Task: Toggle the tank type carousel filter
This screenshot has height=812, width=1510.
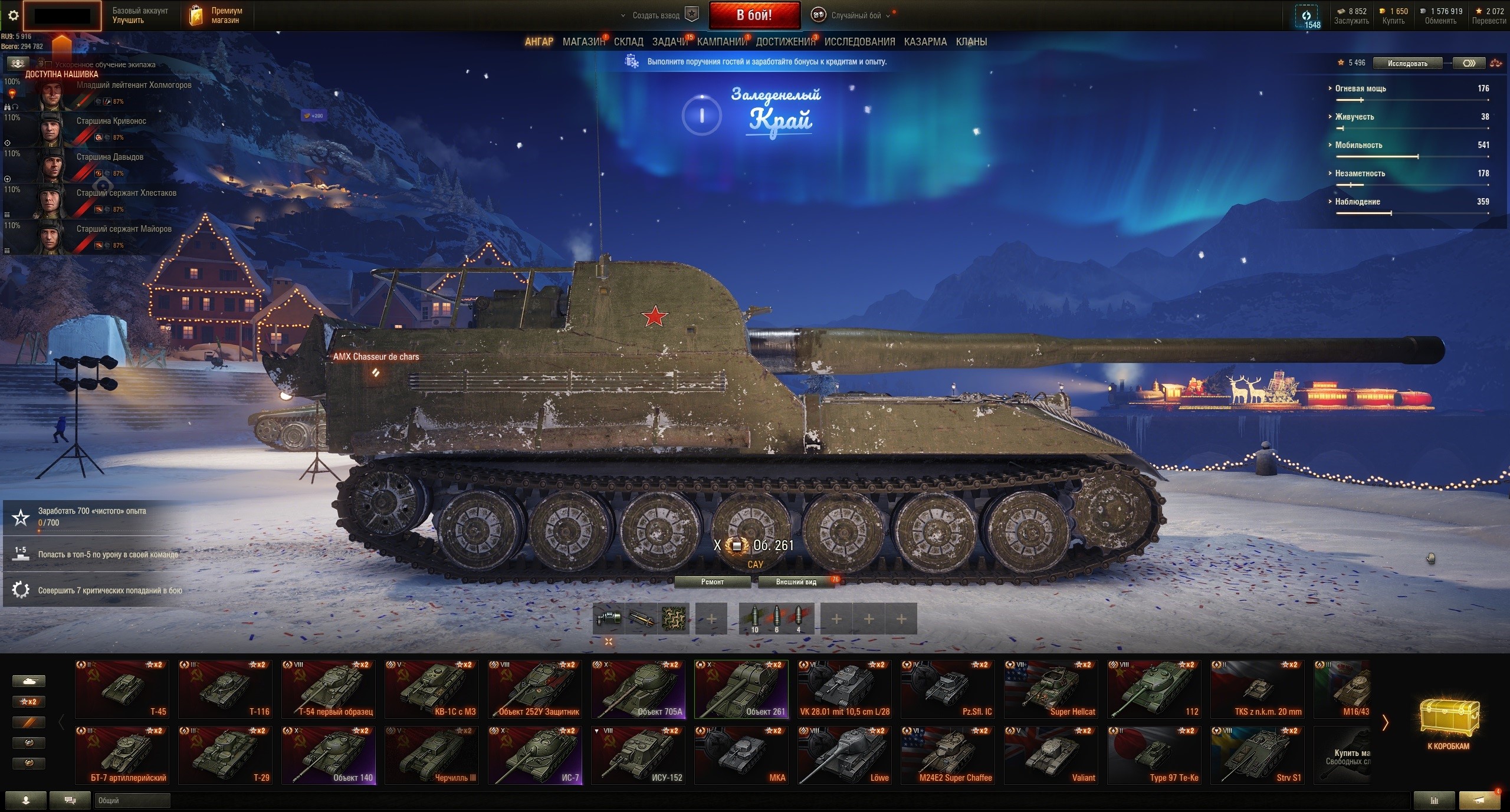Action: [x=28, y=680]
